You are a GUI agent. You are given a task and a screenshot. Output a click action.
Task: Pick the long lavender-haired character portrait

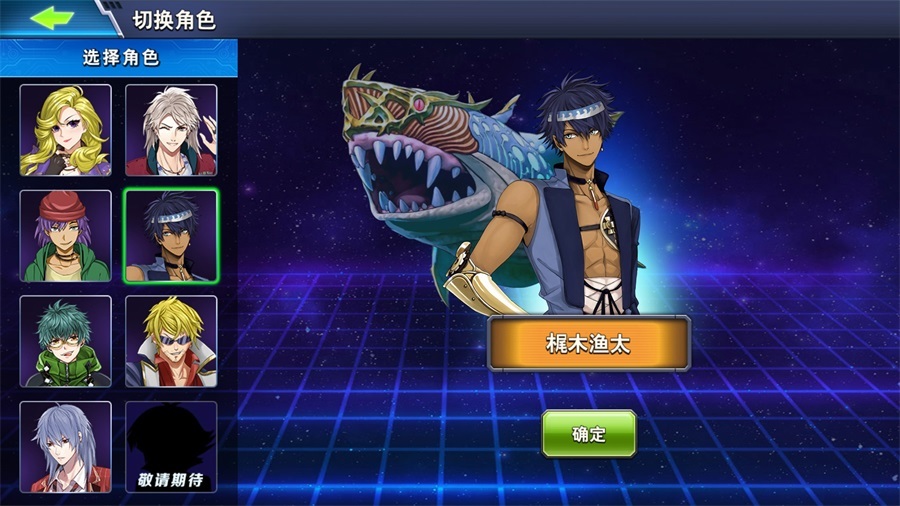point(66,446)
